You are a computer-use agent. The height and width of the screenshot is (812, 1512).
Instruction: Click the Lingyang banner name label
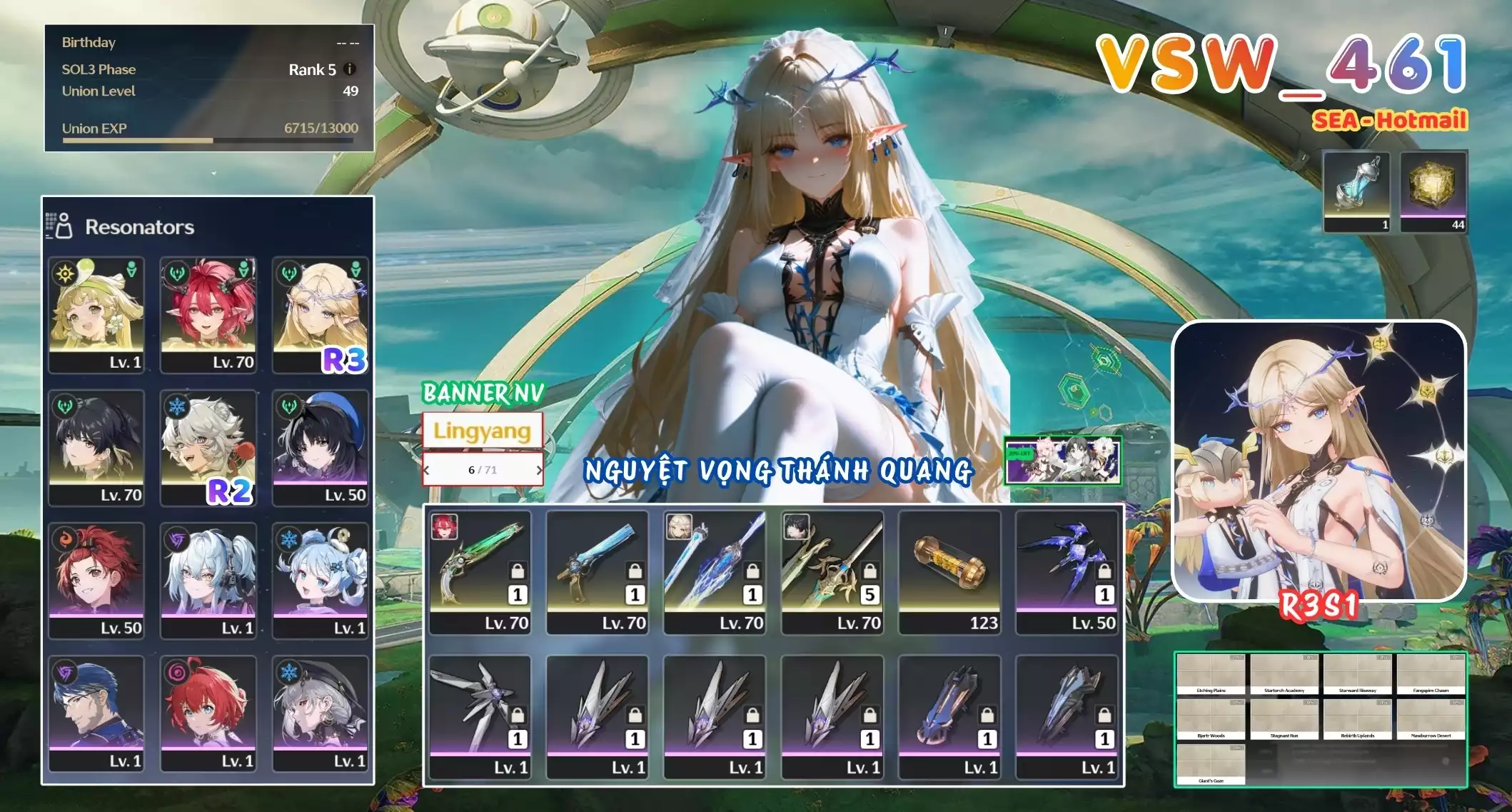(483, 432)
